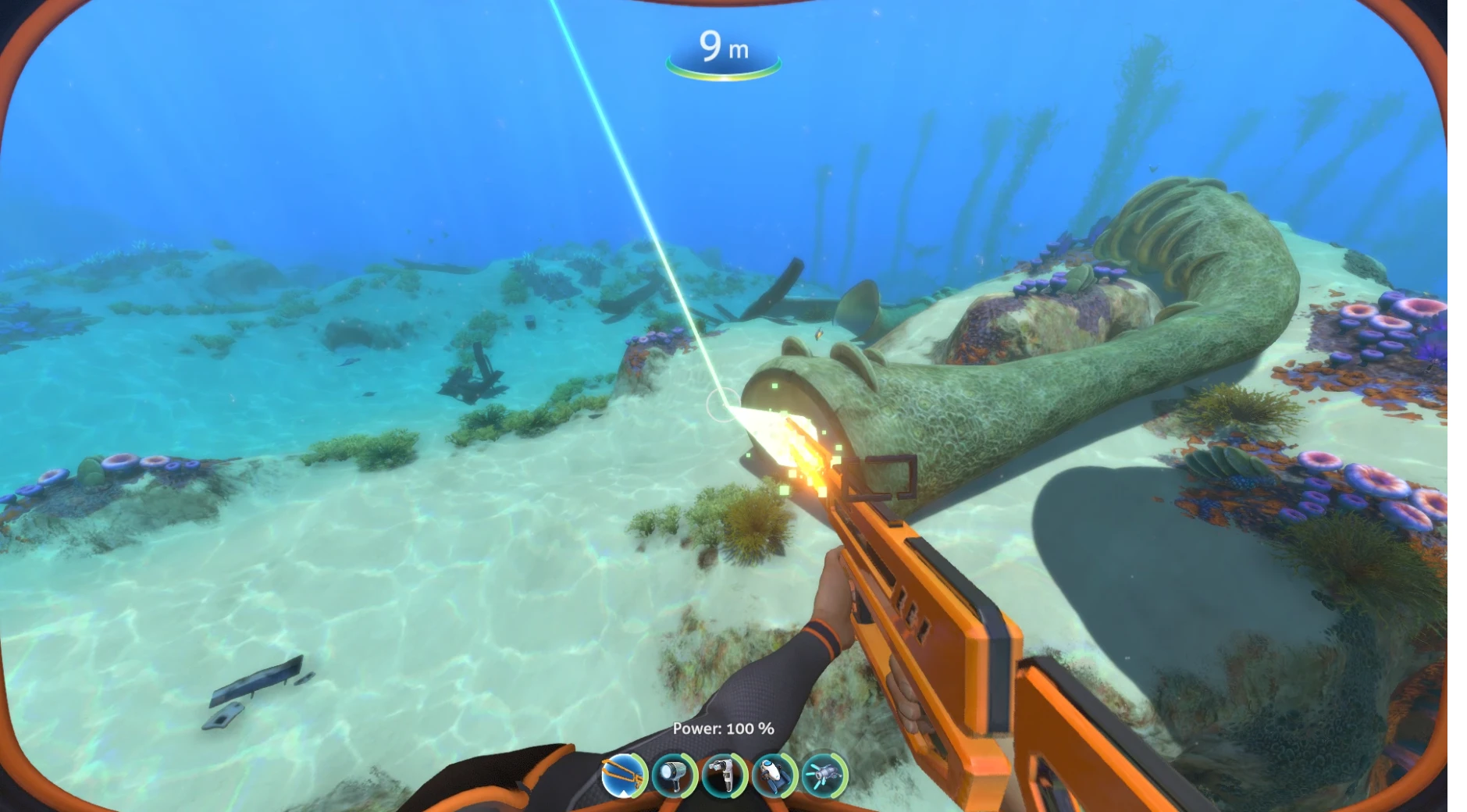Click the green ring under the depth meter
The image size is (1467, 812).
[725, 76]
